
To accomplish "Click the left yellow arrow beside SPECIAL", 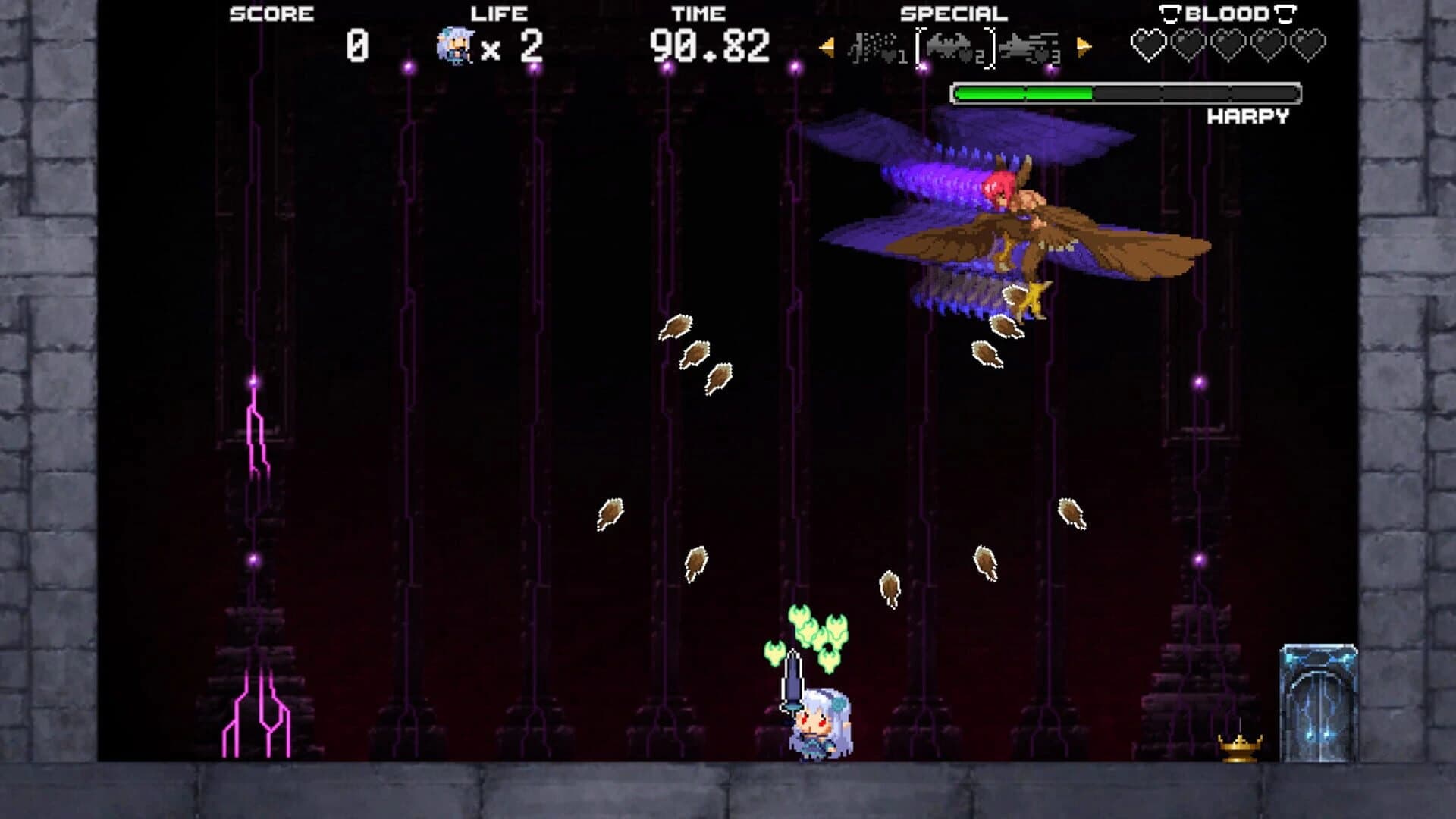I will [827, 47].
